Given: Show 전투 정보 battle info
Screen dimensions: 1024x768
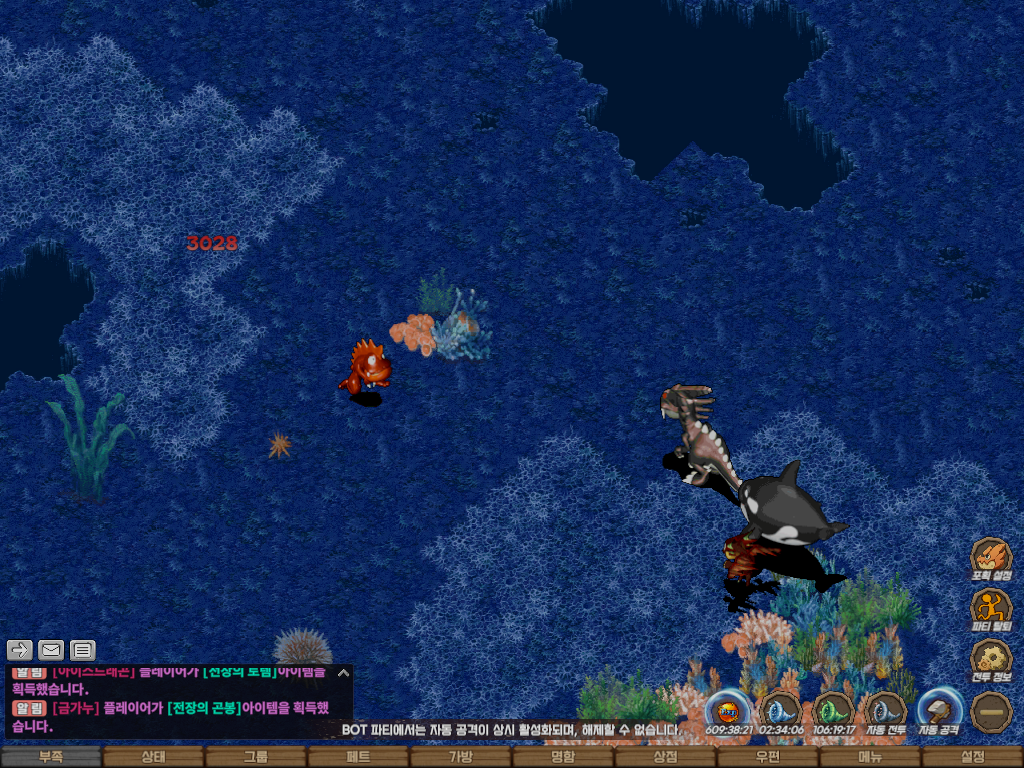Looking at the screenshot, I should [x=991, y=659].
